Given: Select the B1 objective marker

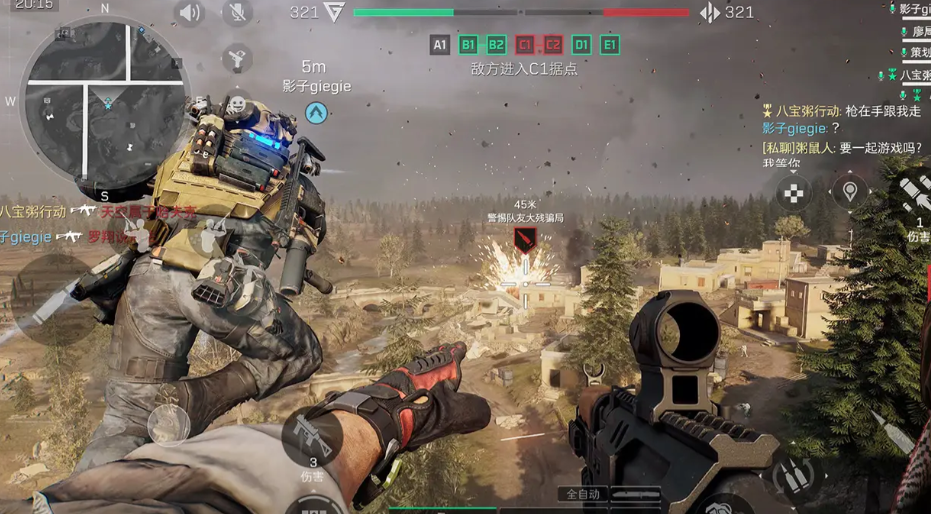Looking at the screenshot, I should (x=468, y=44).
